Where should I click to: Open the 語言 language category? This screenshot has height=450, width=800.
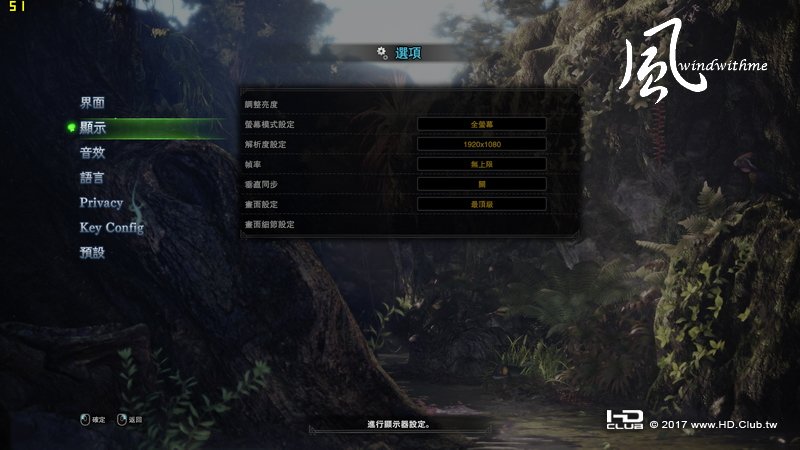point(92,178)
